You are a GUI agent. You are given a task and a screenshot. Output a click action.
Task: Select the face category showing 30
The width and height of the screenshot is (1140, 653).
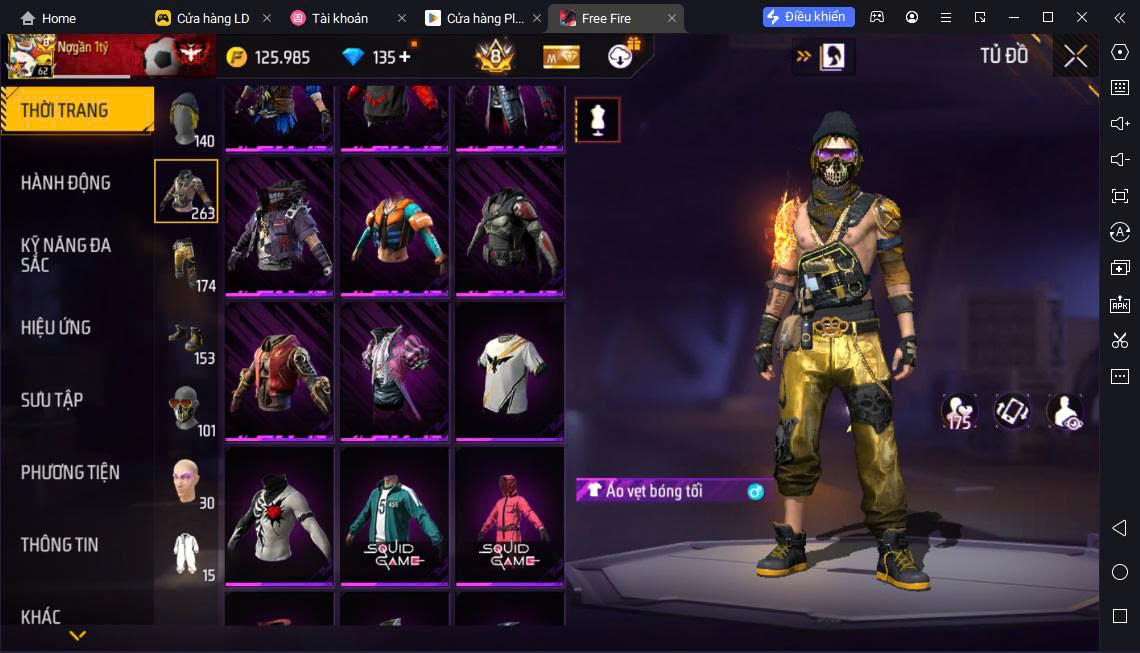(x=186, y=481)
